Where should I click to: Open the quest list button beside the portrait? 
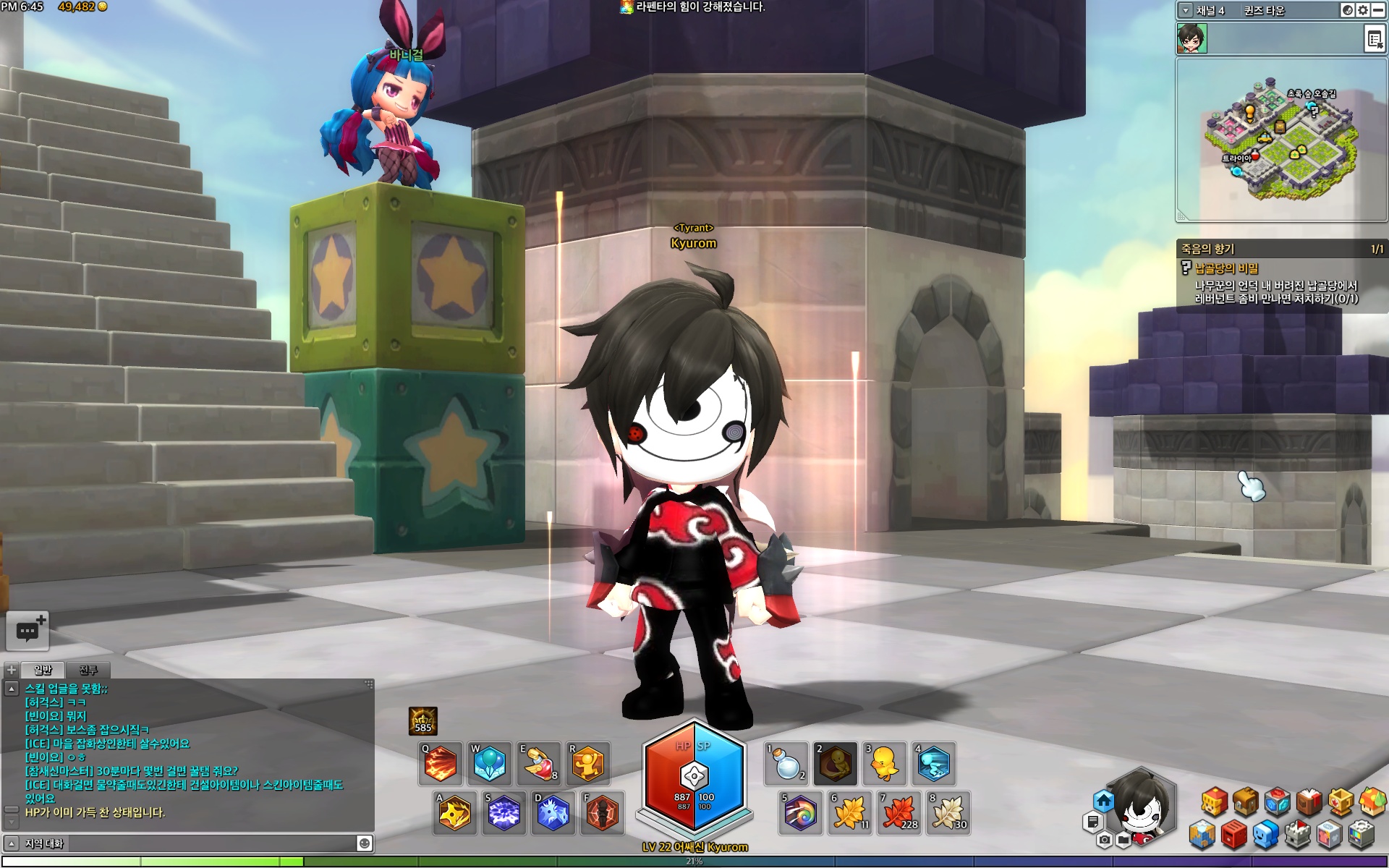click(1374, 39)
